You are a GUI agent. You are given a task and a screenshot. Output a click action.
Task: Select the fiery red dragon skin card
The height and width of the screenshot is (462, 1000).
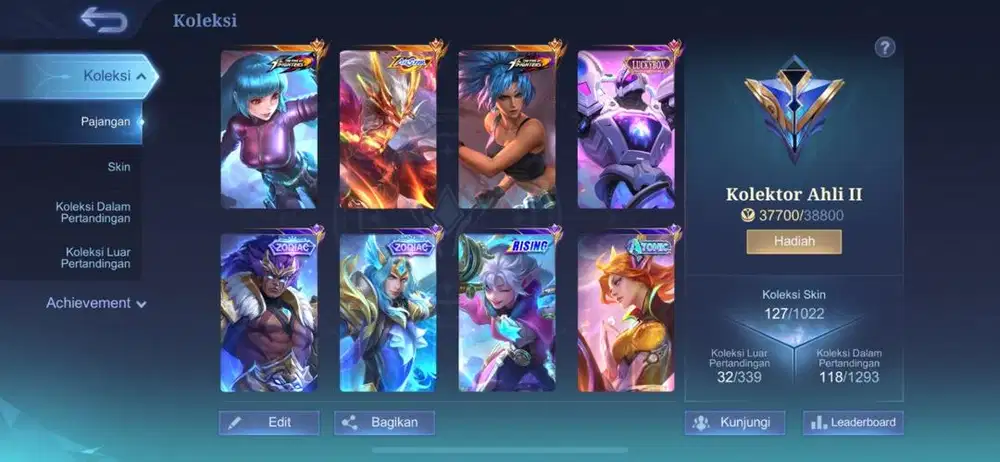[388, 128]
